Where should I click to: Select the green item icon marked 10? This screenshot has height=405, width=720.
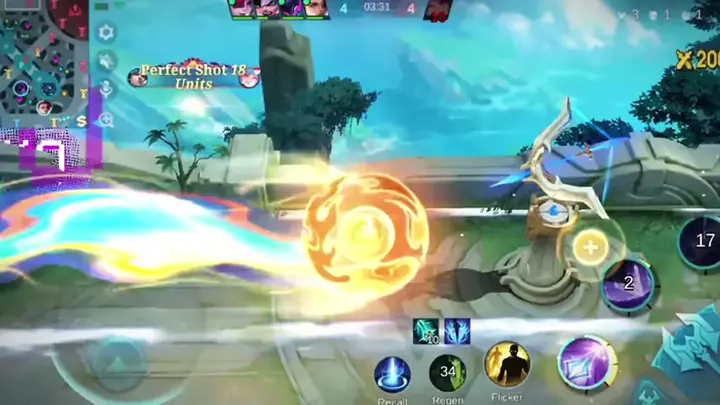tap(427, 331)
